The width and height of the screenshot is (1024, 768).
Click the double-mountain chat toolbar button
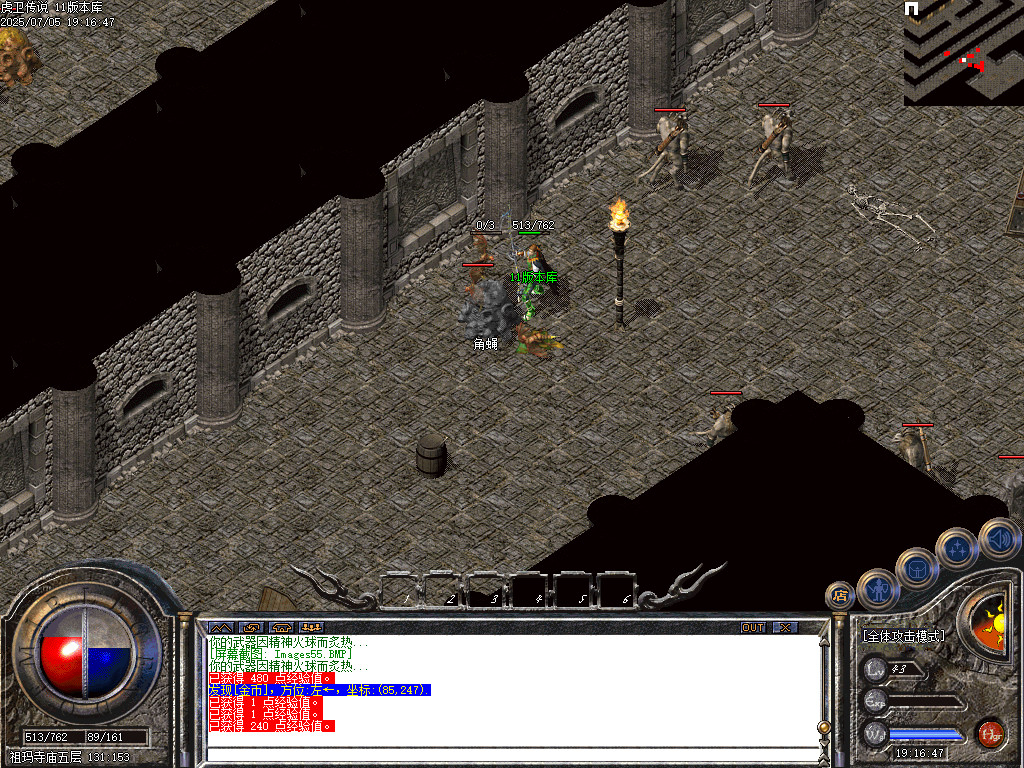[x=220, y=627]
